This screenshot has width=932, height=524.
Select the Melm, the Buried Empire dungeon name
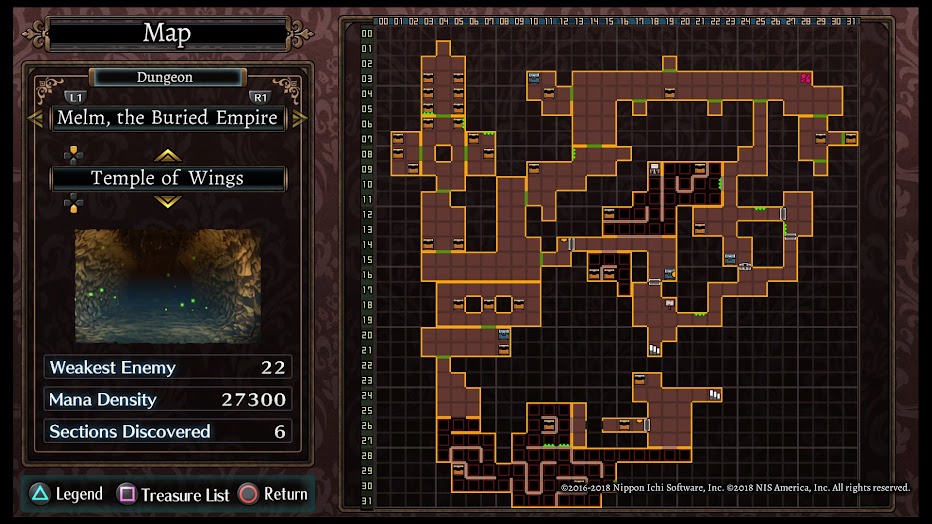(x=168, y=118)
